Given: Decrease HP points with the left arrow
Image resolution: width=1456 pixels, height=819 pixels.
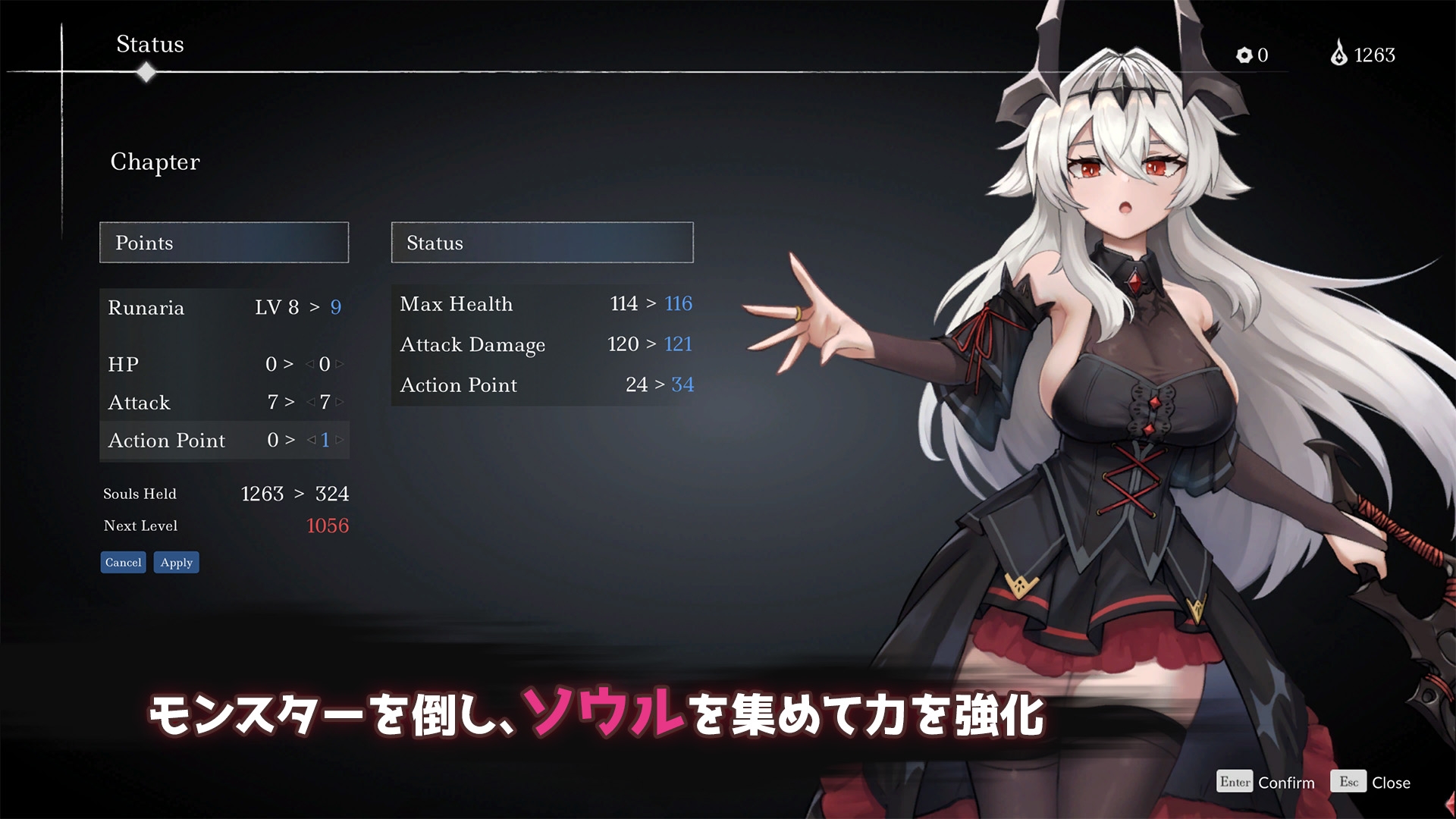Looking at the screenshot, I should [x=309, y=365].
